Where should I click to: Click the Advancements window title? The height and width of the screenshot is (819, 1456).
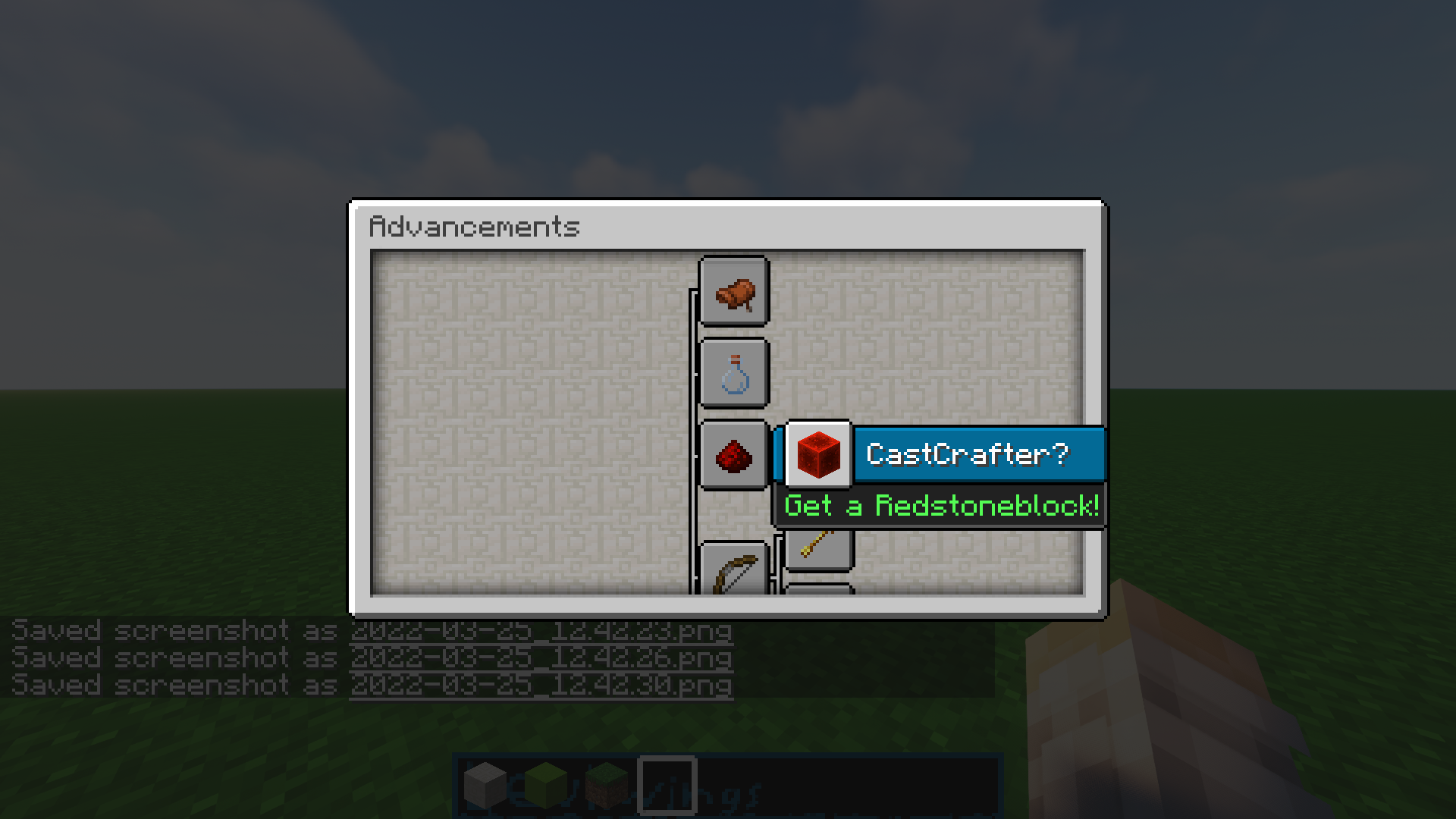pyautogui.click(x=474, y=225)
